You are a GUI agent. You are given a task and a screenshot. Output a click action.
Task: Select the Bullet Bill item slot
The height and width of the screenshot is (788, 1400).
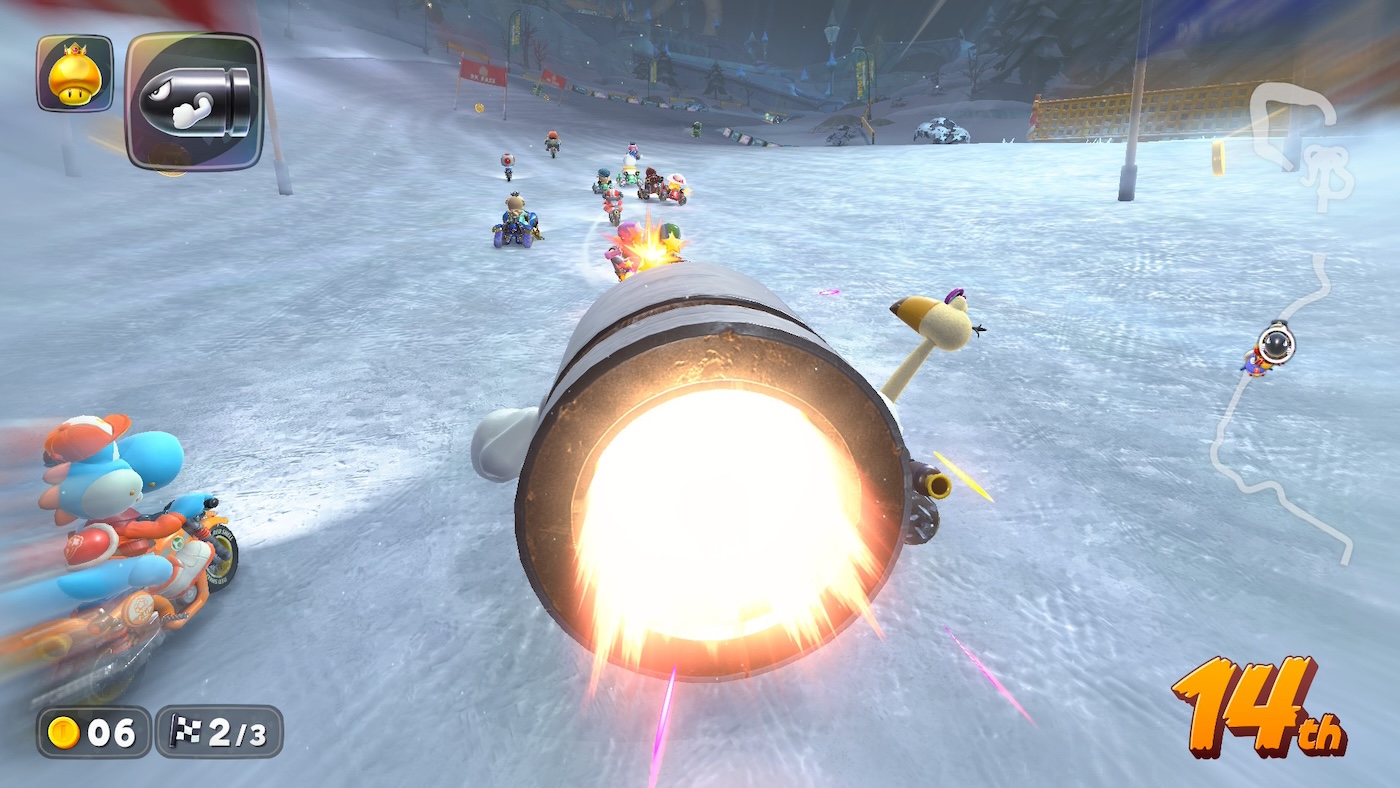[x=194, y=101]
